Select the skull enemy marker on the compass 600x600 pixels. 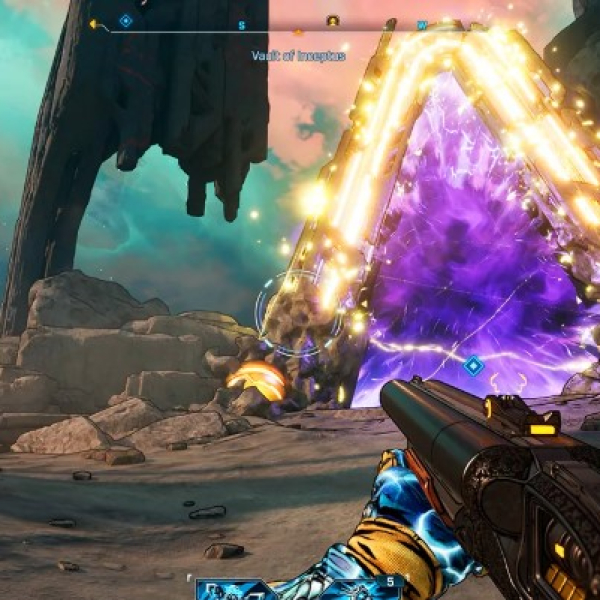click(x=333, y=21)
